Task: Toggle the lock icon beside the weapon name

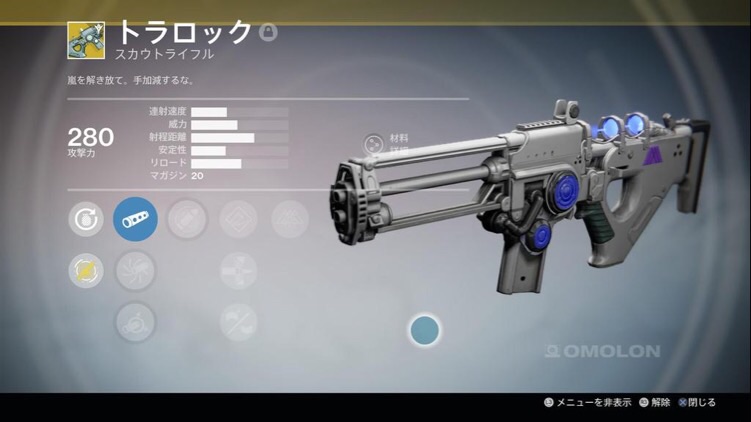Action: pos(268,33)
